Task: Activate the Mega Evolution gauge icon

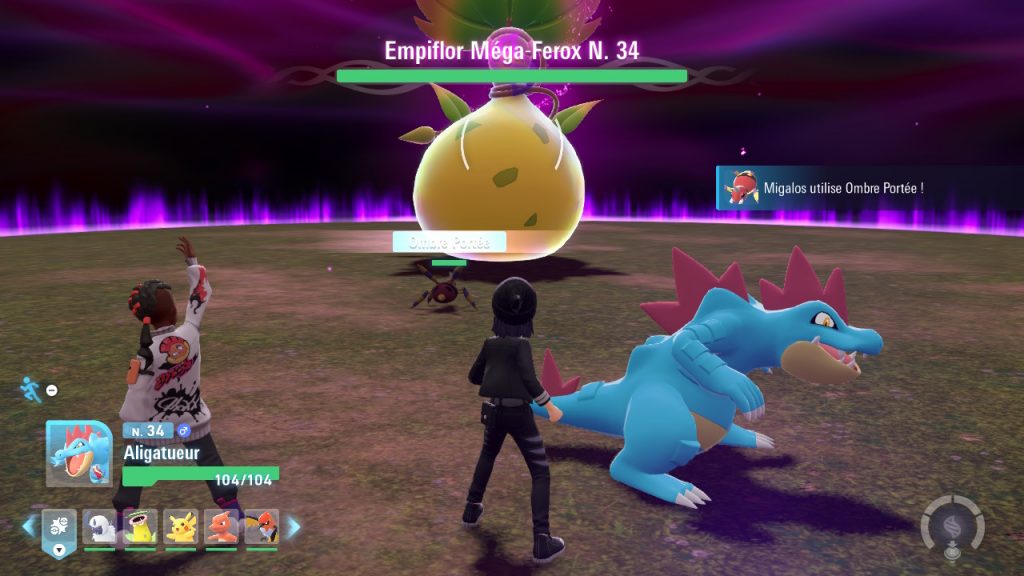Action: (952, 526)
